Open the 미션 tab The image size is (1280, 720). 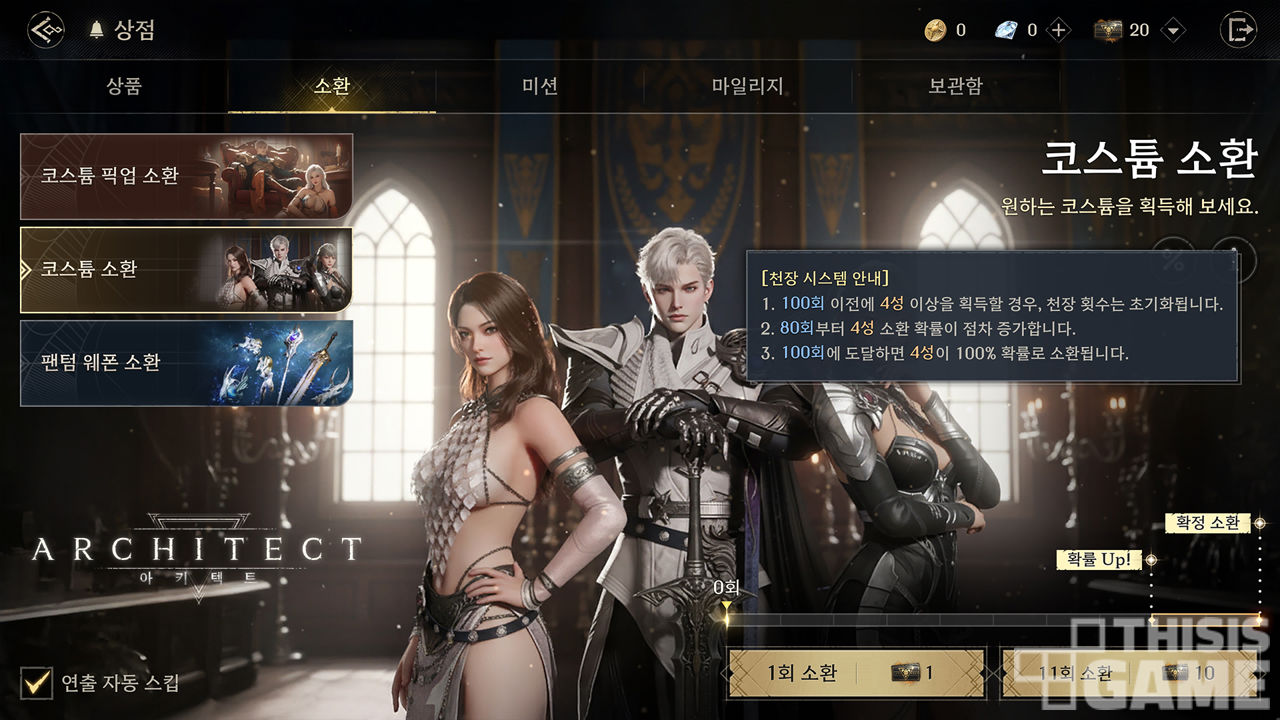coord(540,86)
